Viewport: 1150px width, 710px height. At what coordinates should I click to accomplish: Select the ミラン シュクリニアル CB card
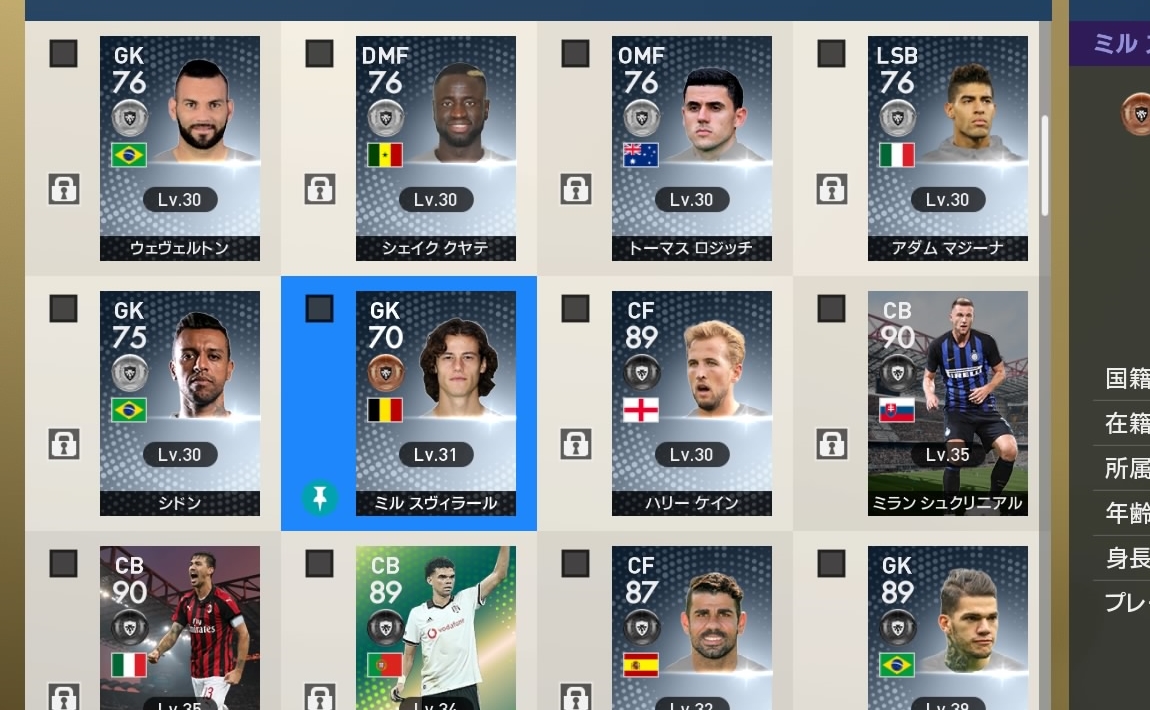pyautogui.click(x=948, y=403)
